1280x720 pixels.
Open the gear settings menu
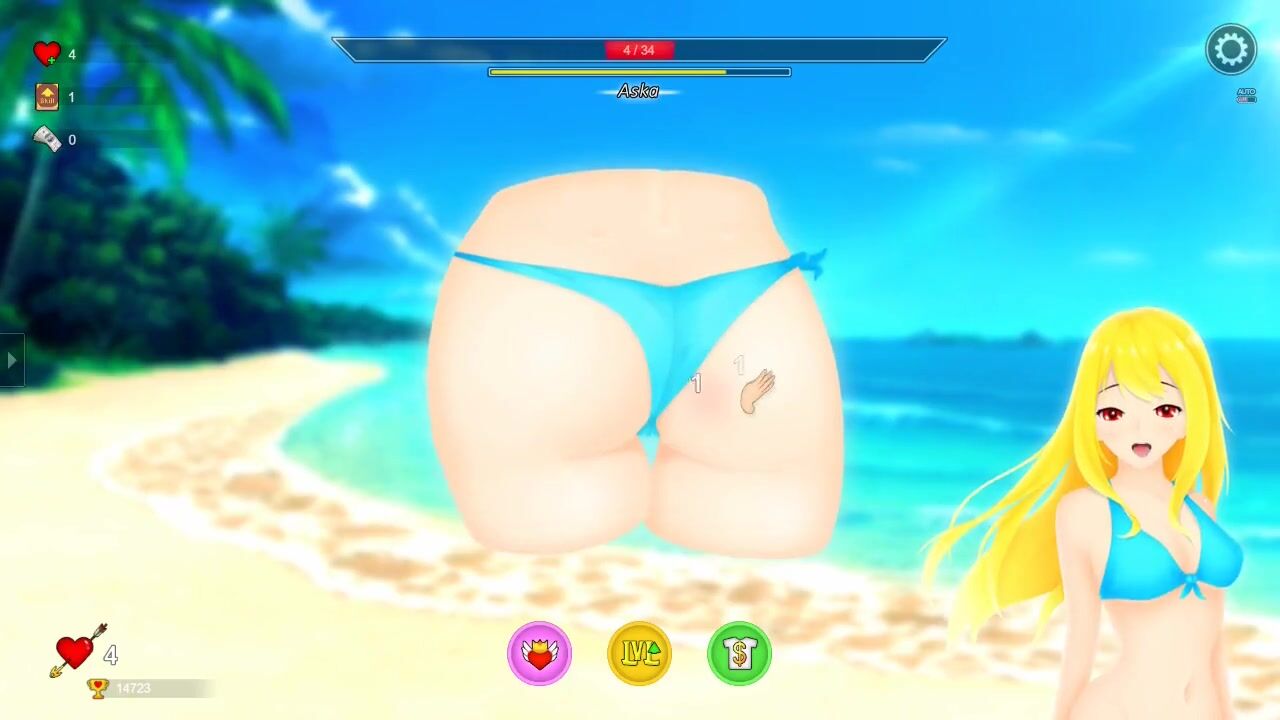(1230, 50)
